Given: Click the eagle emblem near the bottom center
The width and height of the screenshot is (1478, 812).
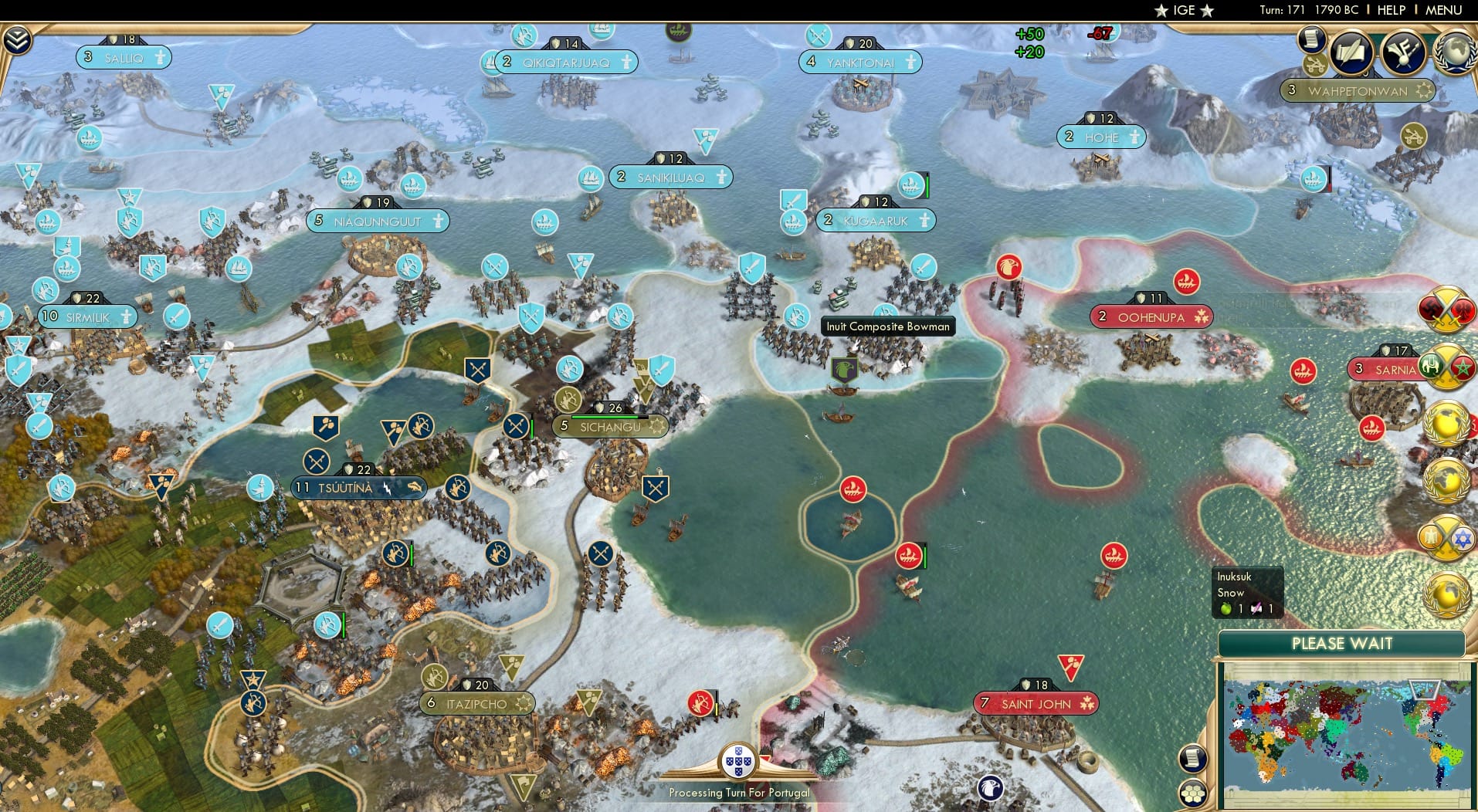Looking at the screenshot, I should [991, 787].
